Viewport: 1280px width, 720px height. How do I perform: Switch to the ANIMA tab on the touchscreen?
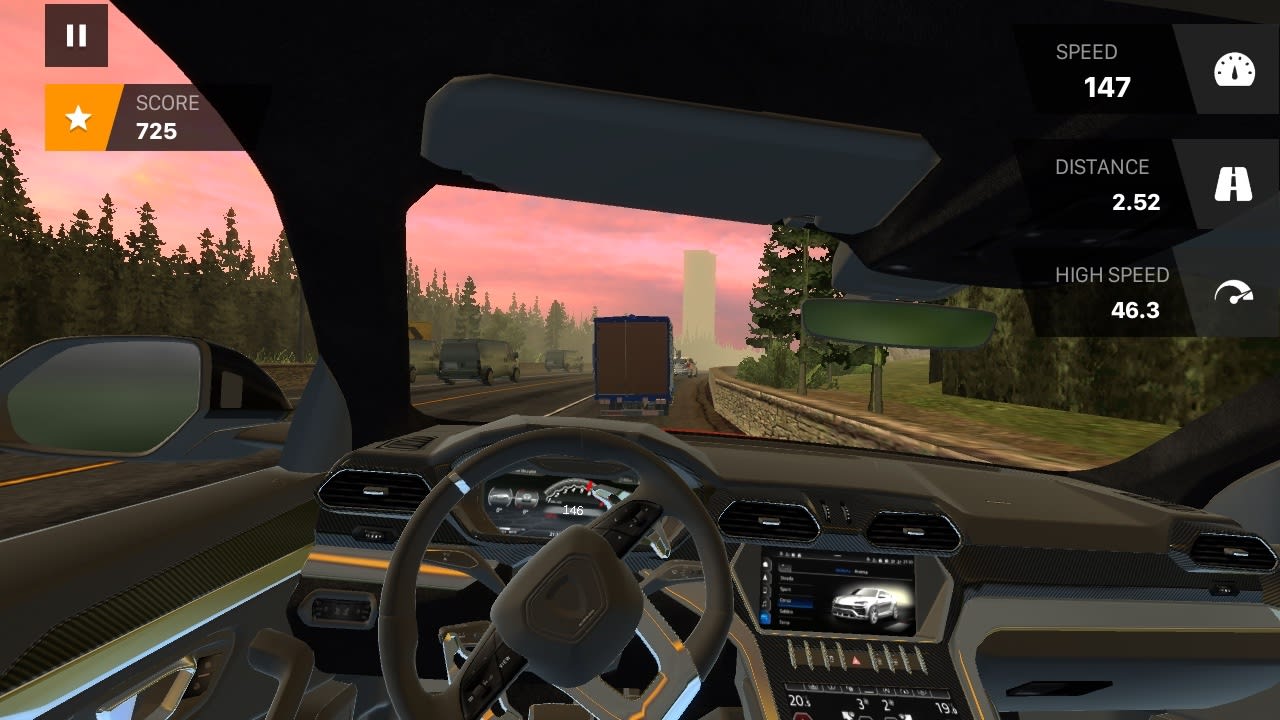pos(860,571)
